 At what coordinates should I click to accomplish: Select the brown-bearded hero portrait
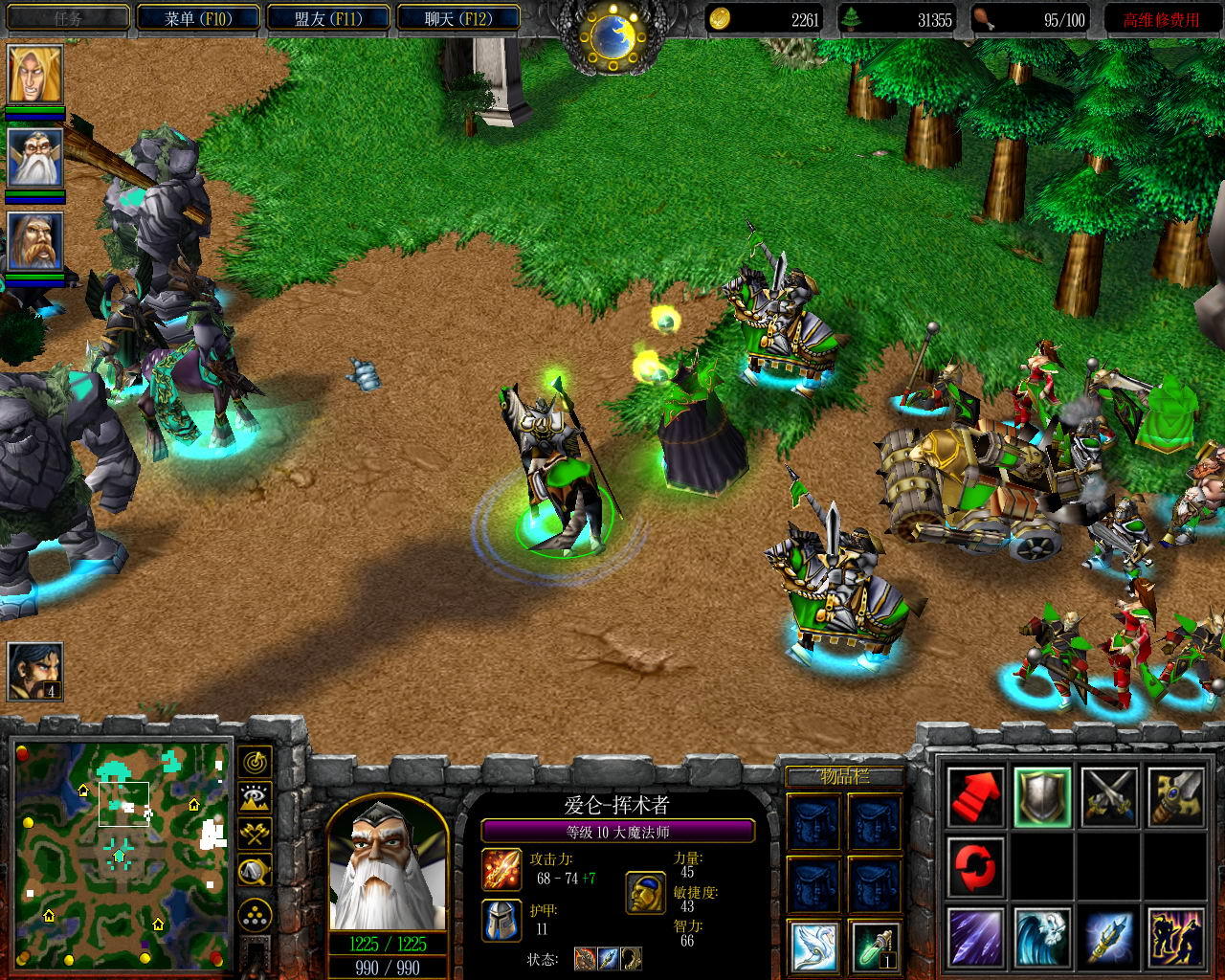coord(35,240)
